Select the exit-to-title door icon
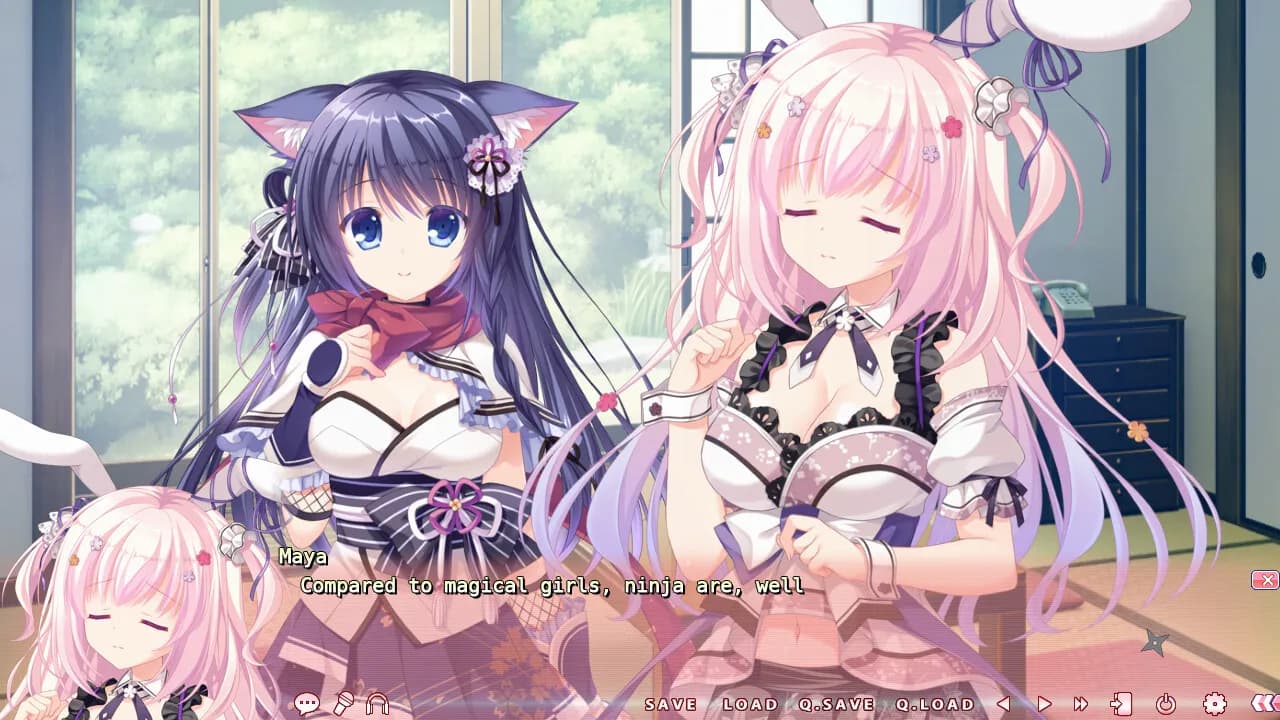Image resolution: width=1280 pixels, height=720 pixels. point(1120,703)
